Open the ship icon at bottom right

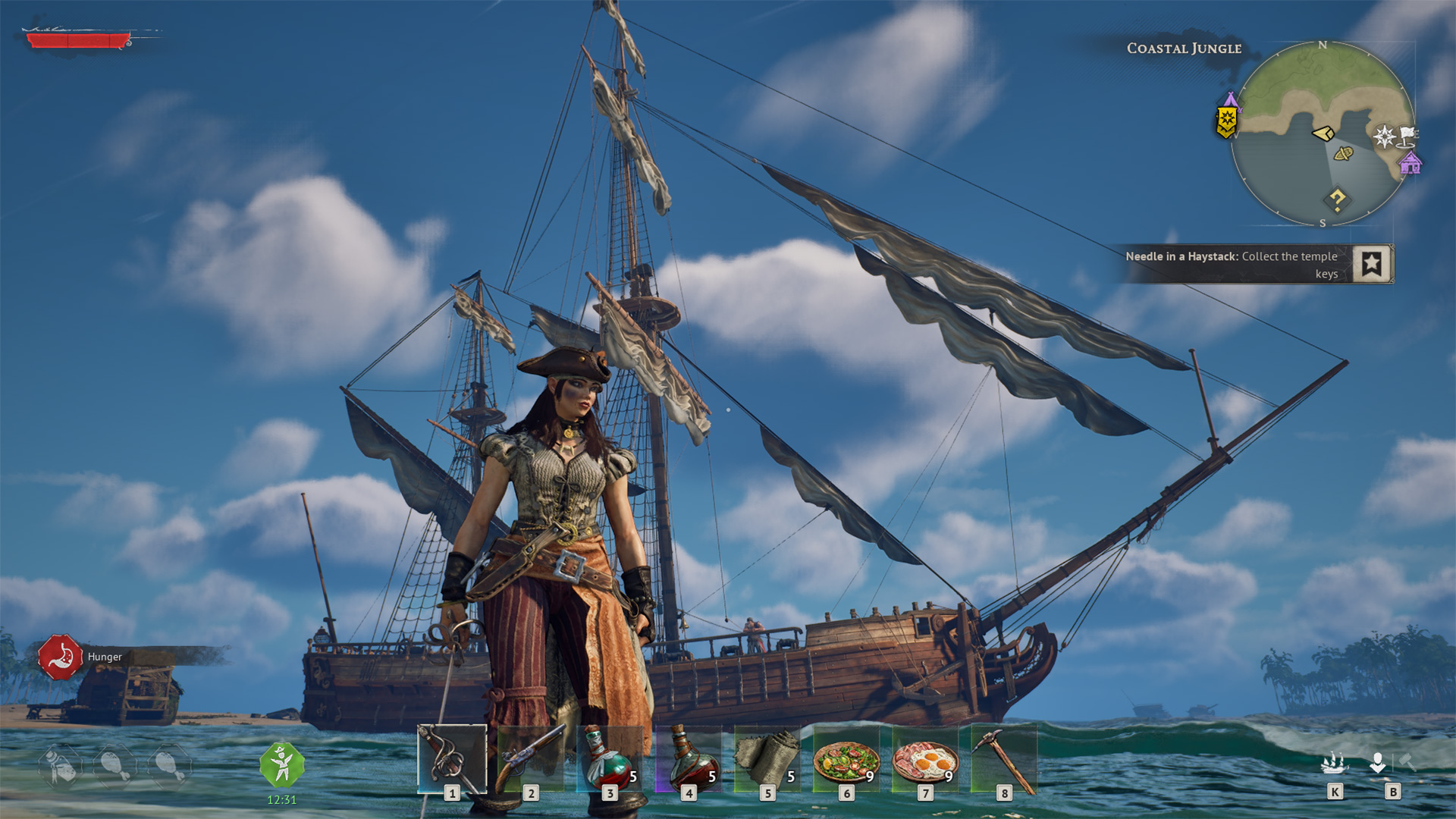click(x=1334, y=763)
